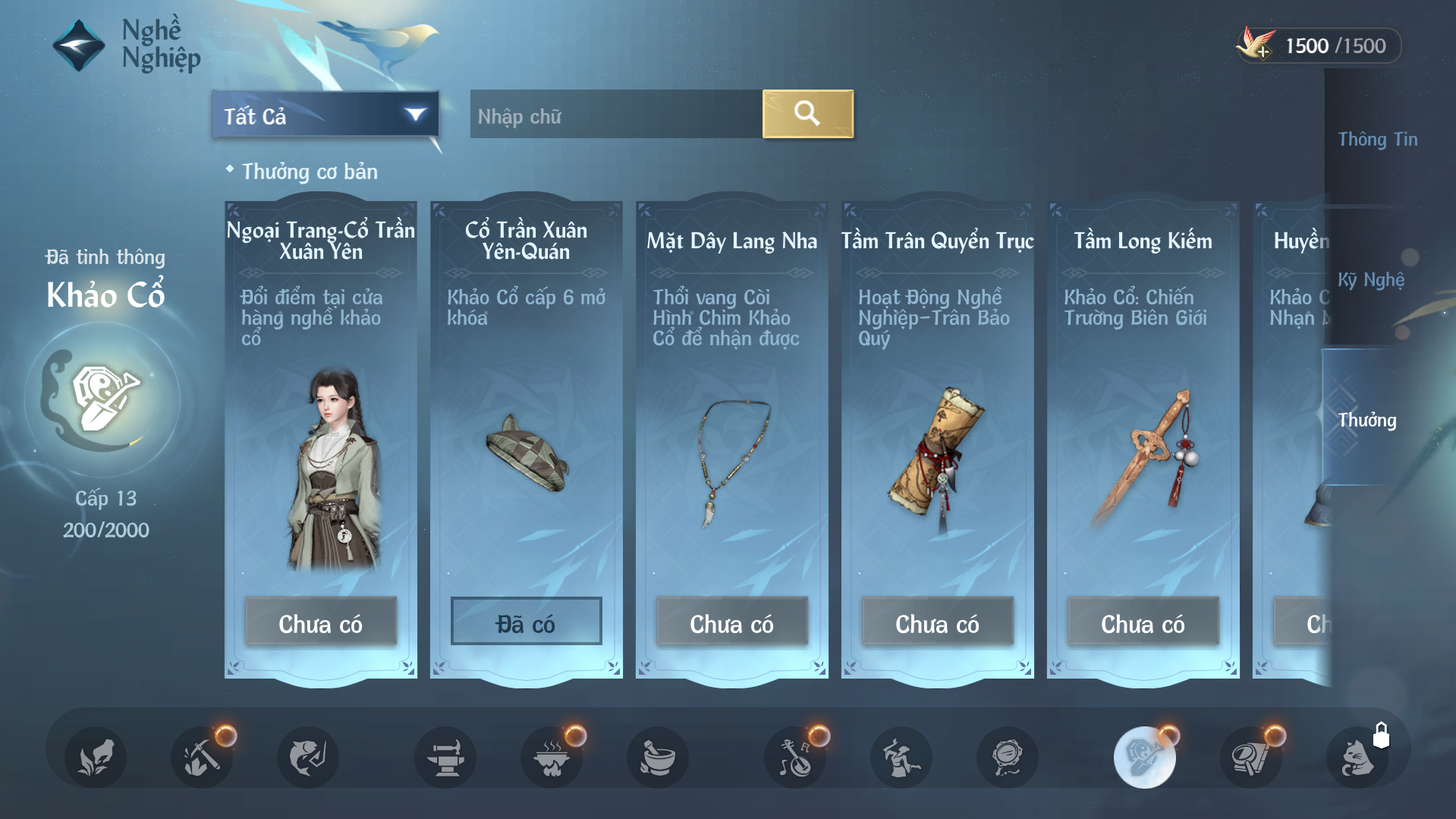This screenshot has width=1456, height=819.
Task: Open the Tất Cả filter dropdown
Action: point(325,115)
